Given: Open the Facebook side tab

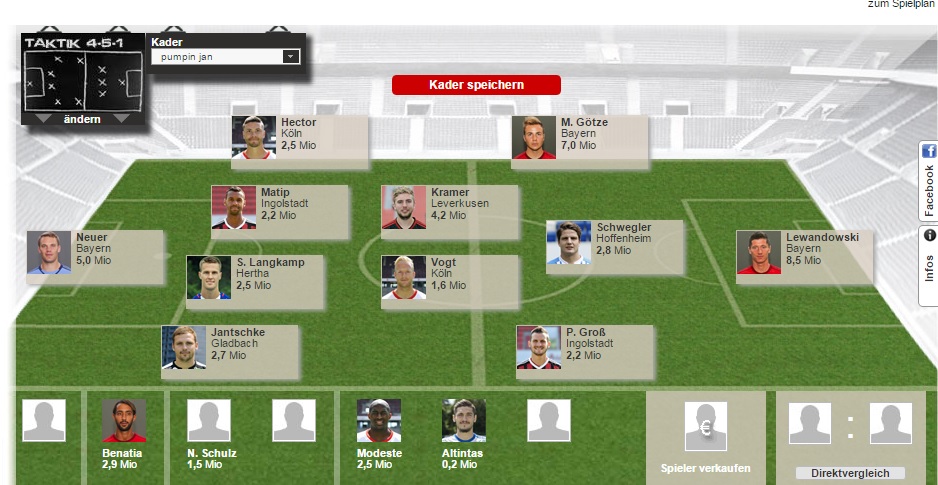Looking at the screenshot, I should point(928,180).
